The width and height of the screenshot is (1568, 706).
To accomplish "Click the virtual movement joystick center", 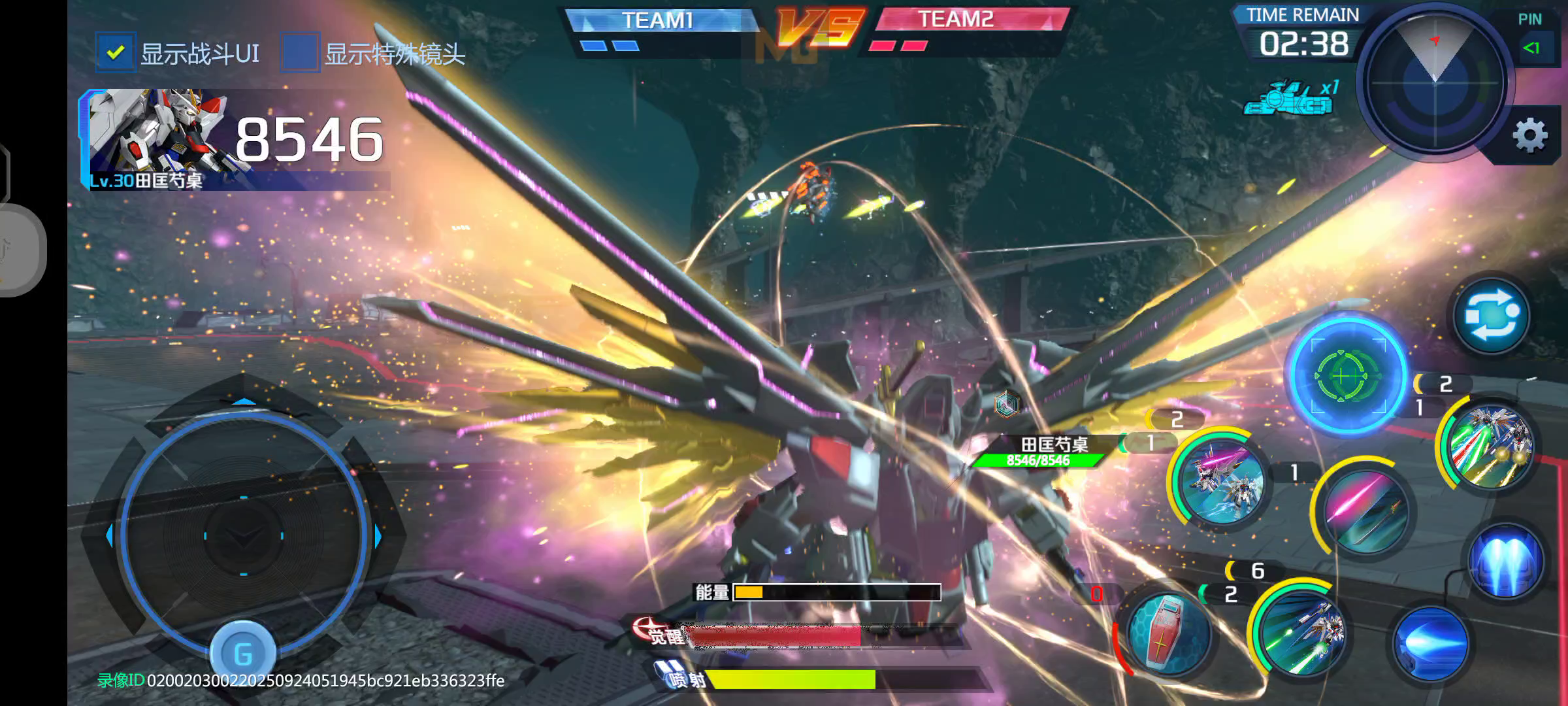I will 243,536.
